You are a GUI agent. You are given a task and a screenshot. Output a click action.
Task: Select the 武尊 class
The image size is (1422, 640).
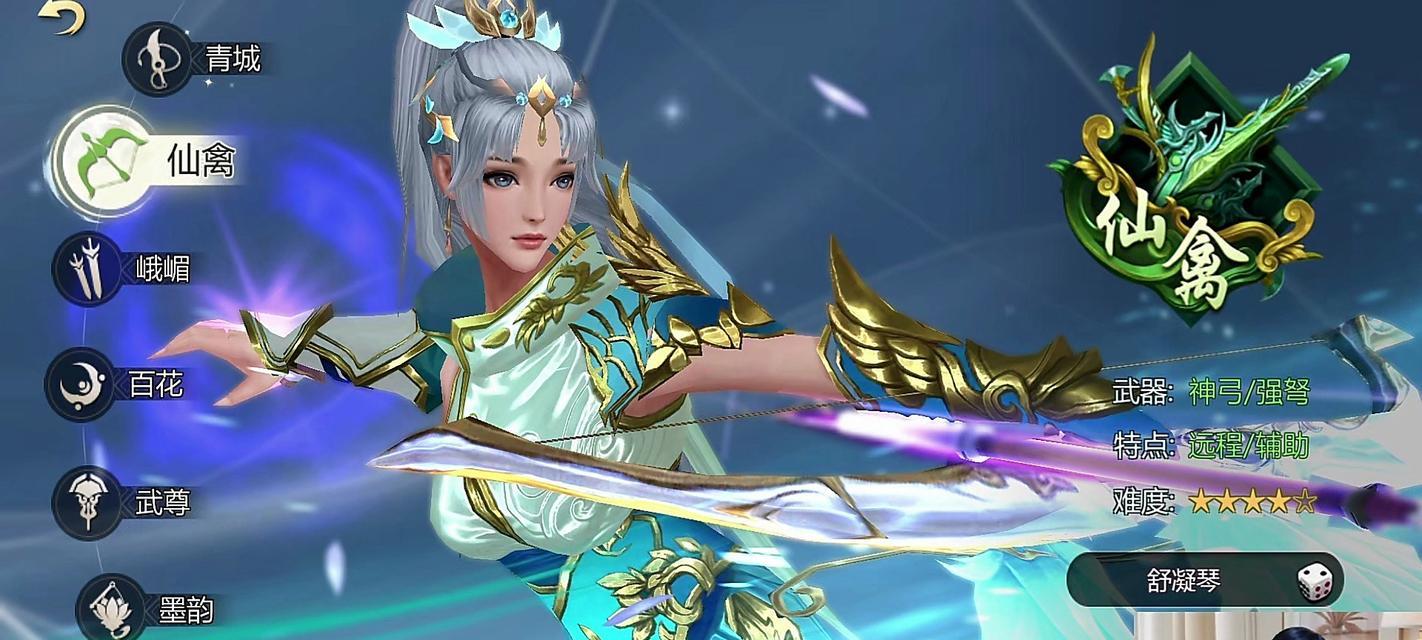pos(84,501)
